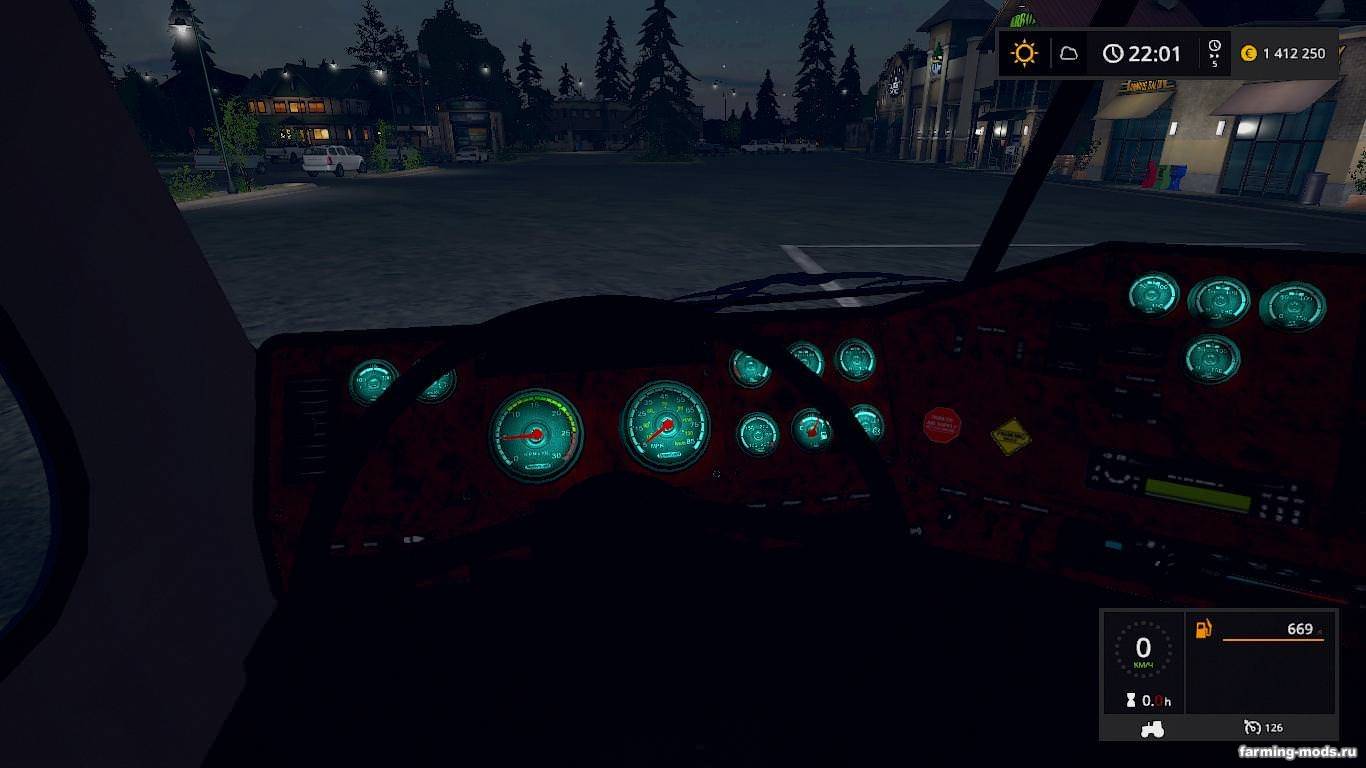Click the euro coin money icon
Viewport: 1366px width, 768px height.
pyautogui.click(x=1248, y=54)
